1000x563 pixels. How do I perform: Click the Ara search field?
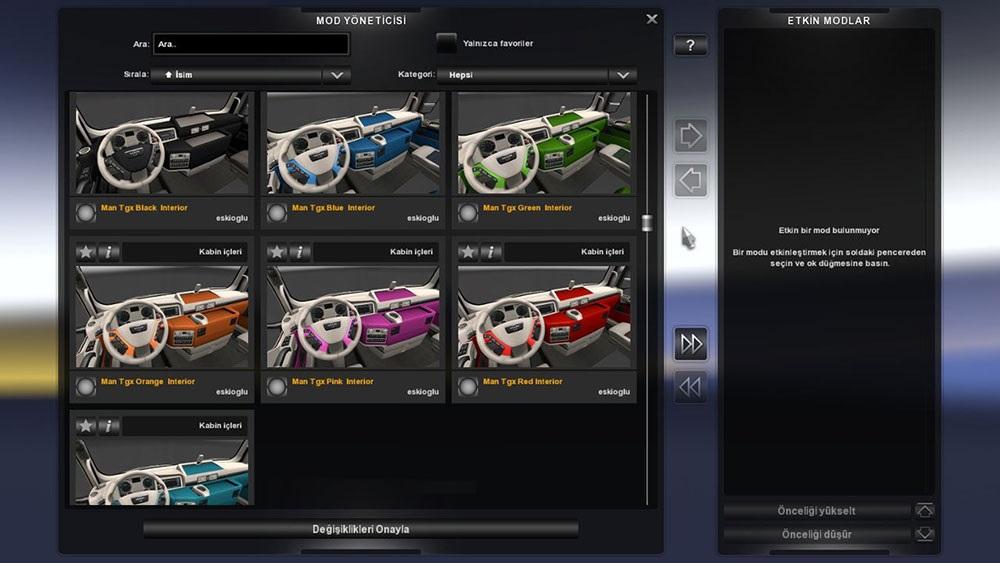(251, 44)
